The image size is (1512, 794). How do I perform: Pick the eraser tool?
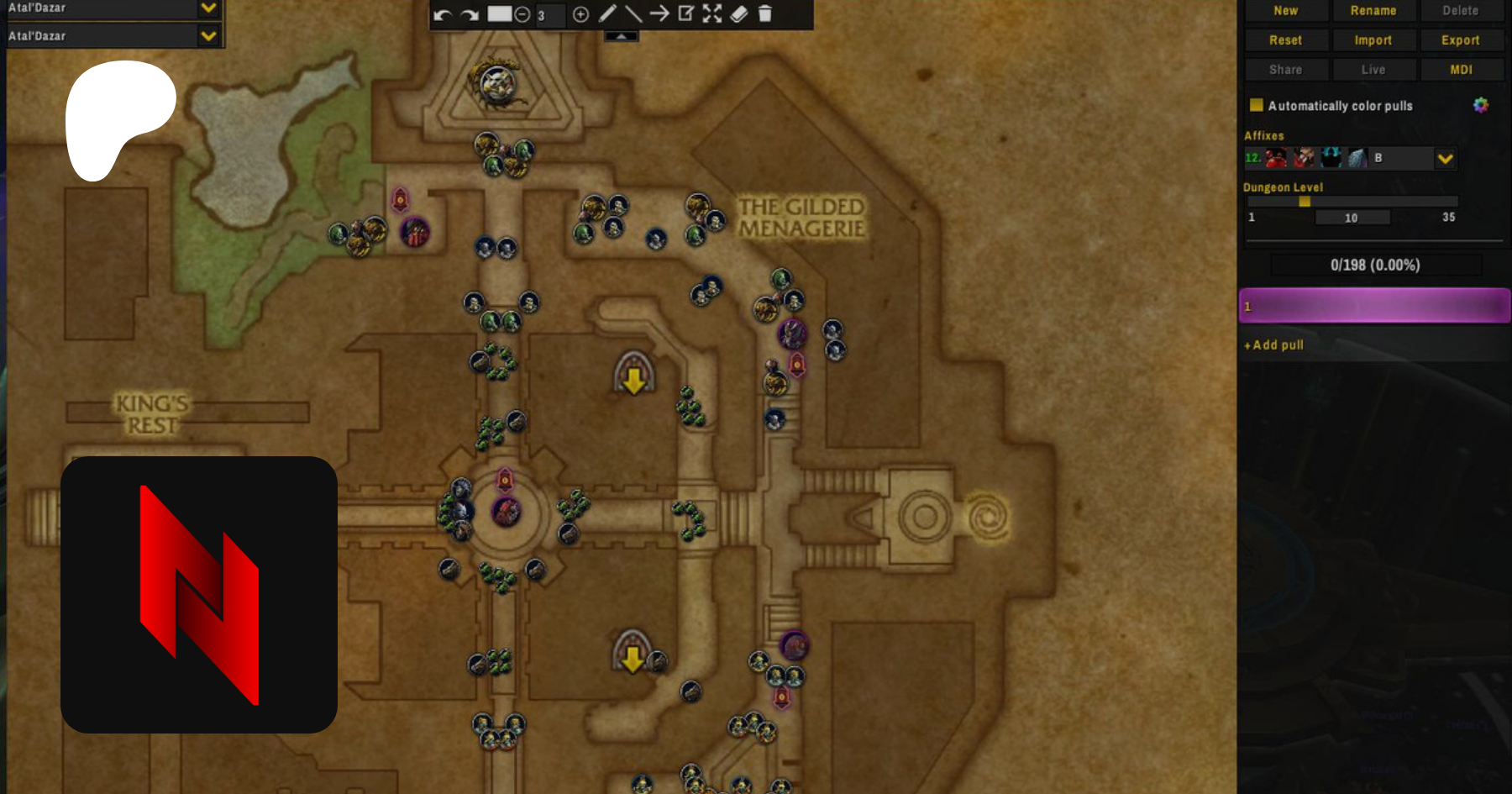click(738, 13)
